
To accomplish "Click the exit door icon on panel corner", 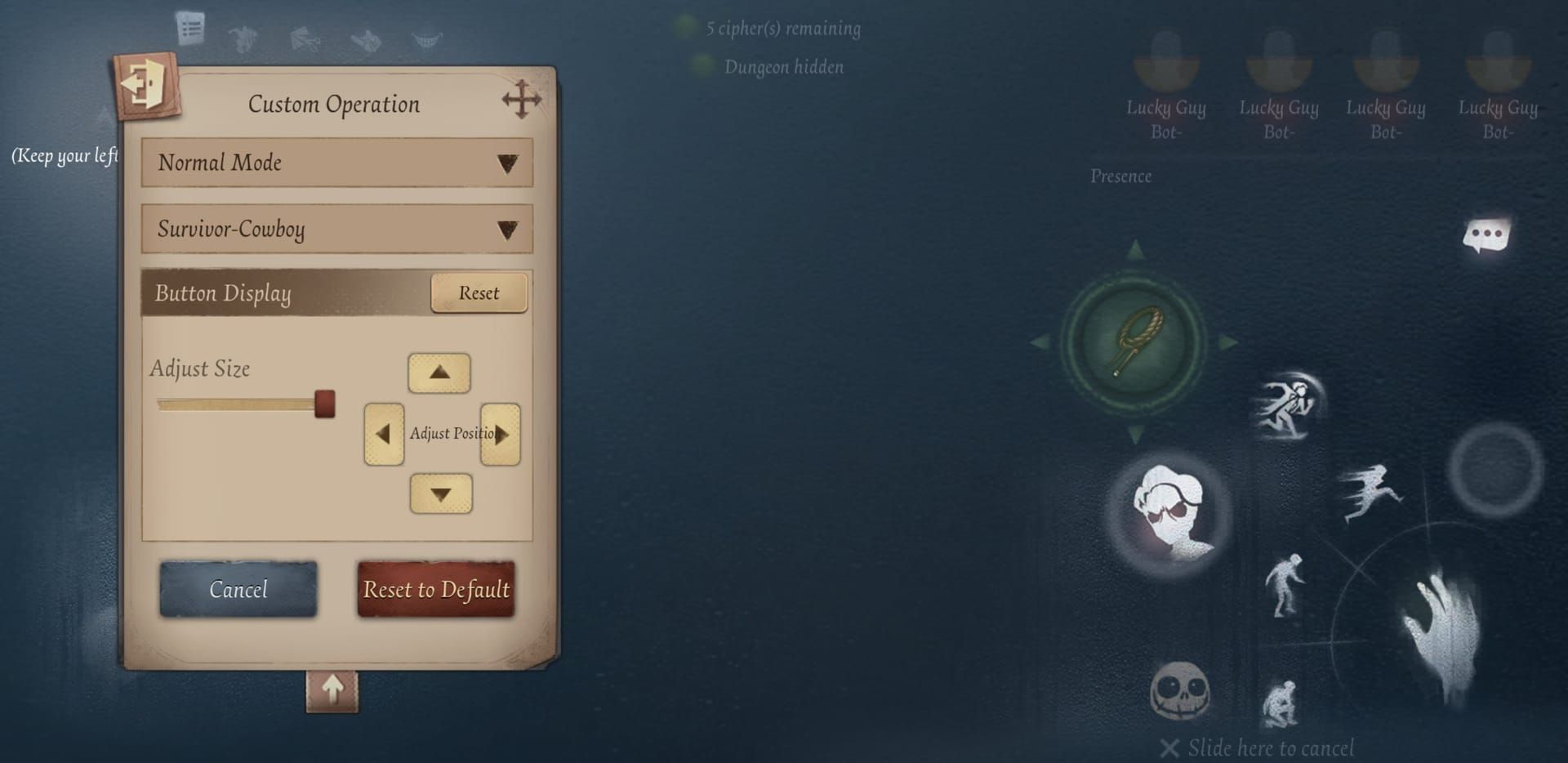I will pos(145,85).
